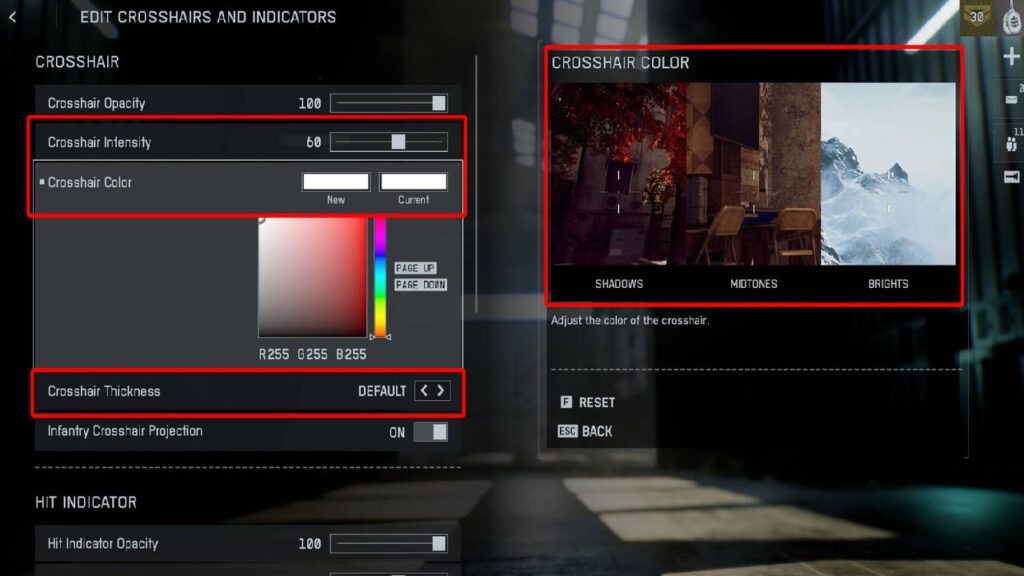1024x576 pixels.
Task: Select the Shadows preview thumbnail
Action: tap(618, 174)
